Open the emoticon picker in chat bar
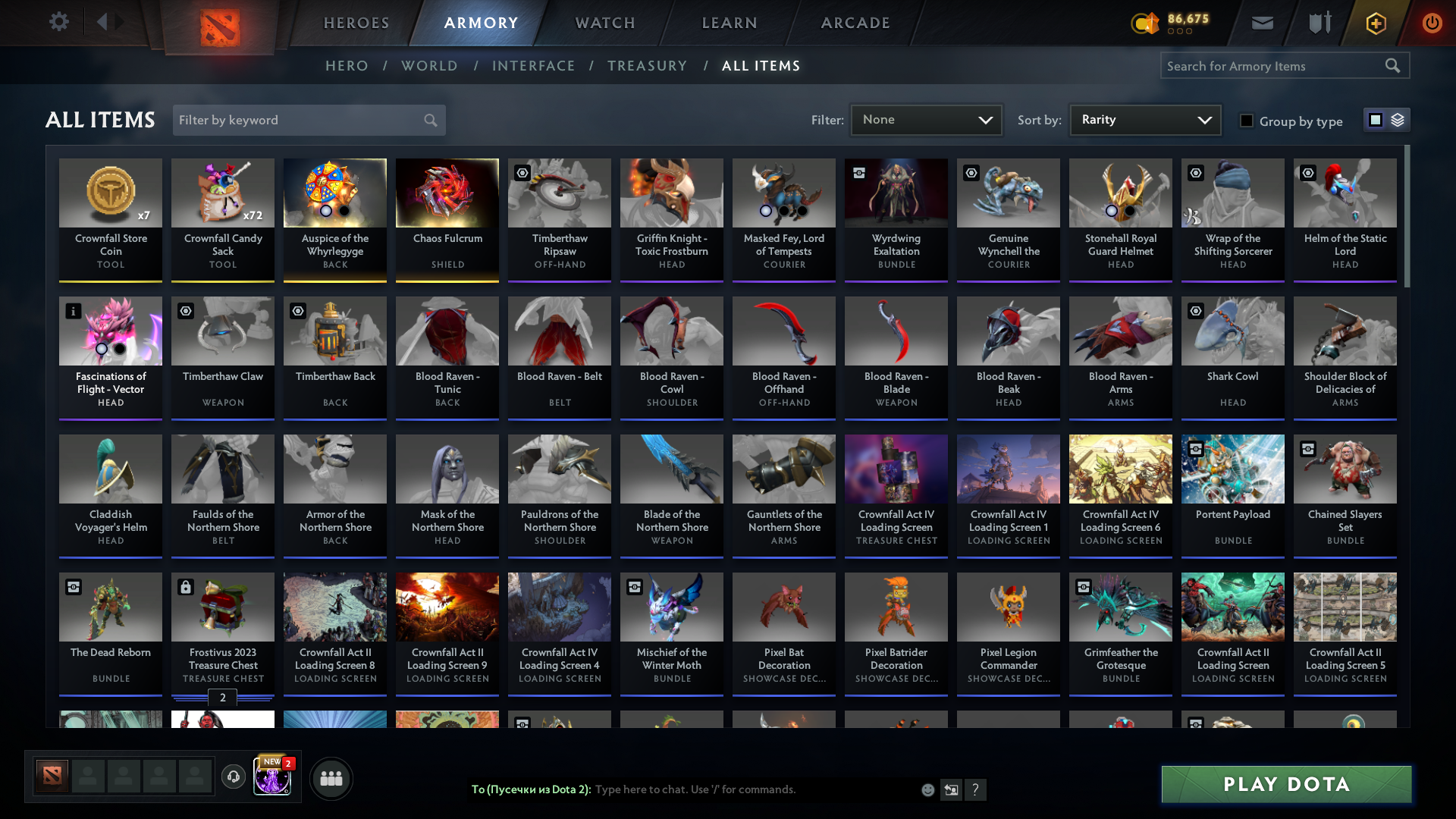Screen dimensions: 1456x819 click(x=928, y=789)
